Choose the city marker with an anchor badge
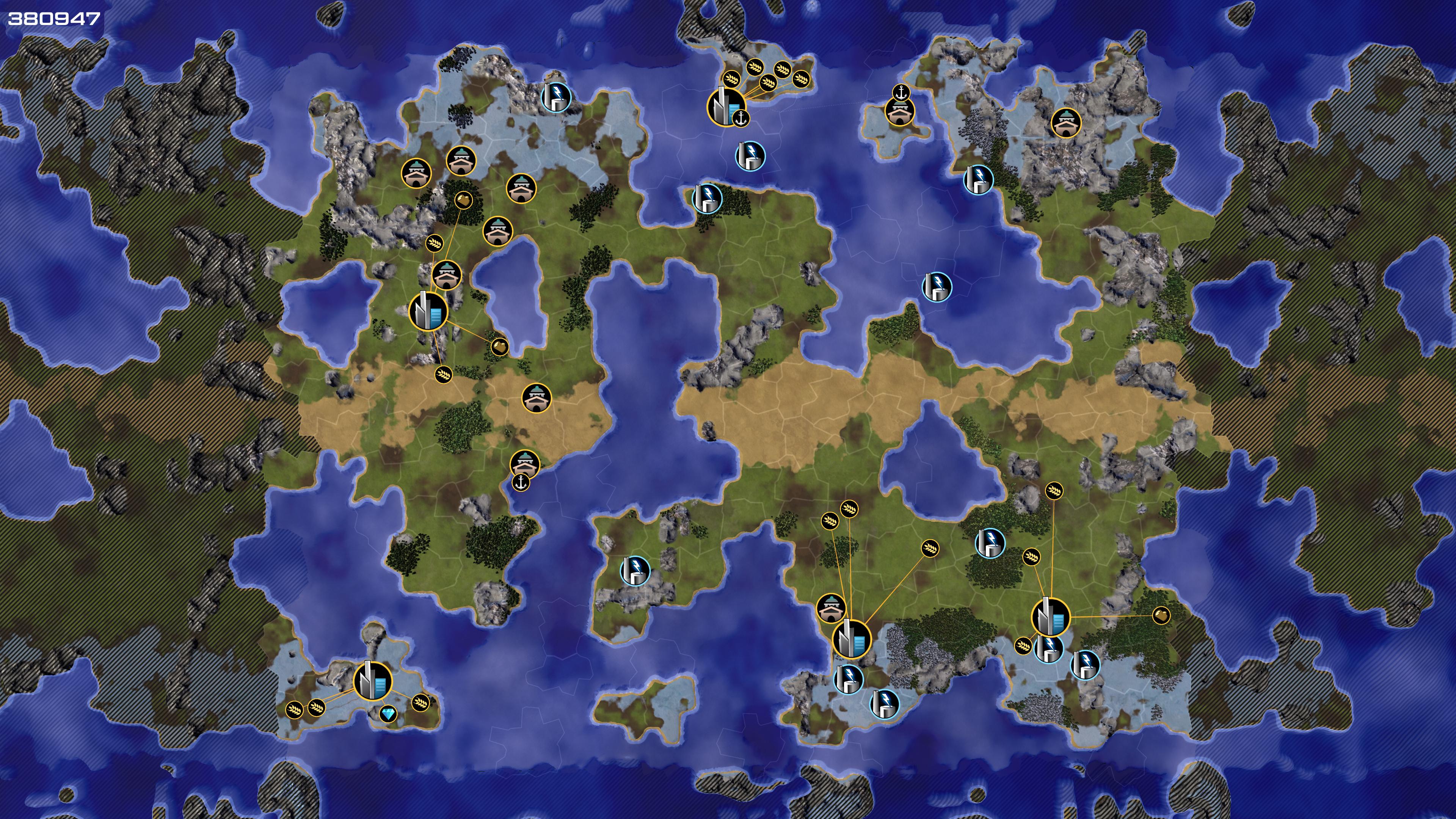 [726, 106]
